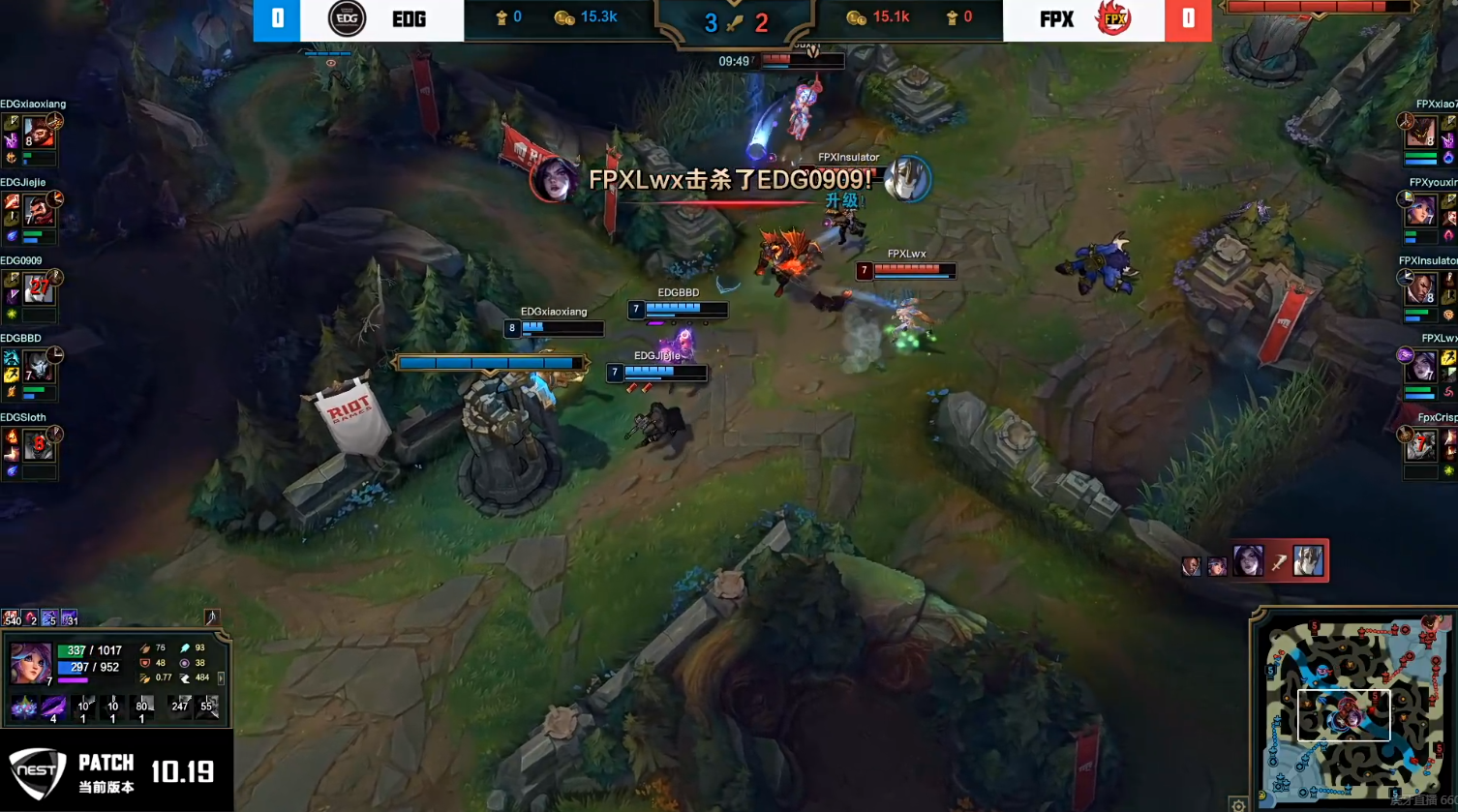Screen dimensions: 1458x812
Task: Expand the buff icon showing 540 stacks
Action: [11, 619]
